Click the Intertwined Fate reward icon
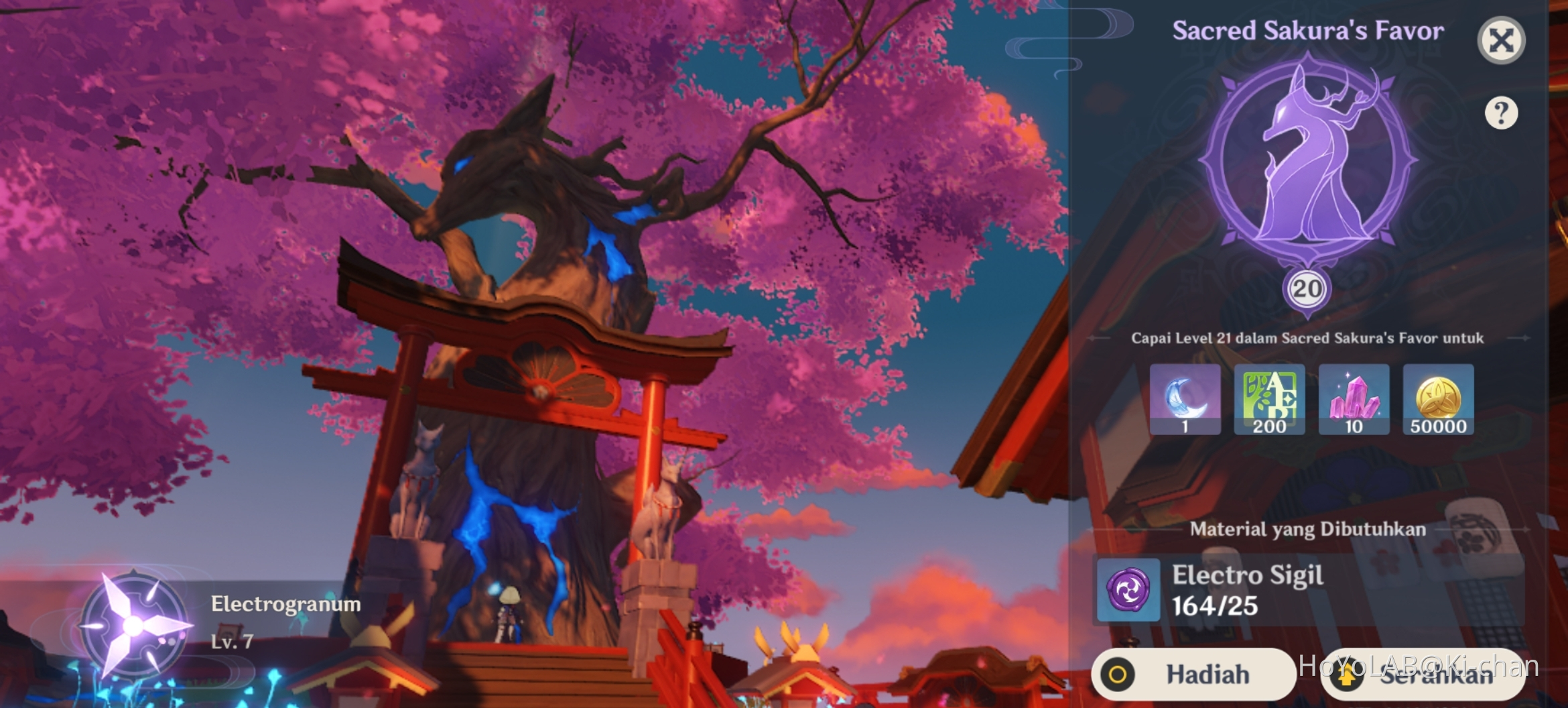 (1185, 400)
